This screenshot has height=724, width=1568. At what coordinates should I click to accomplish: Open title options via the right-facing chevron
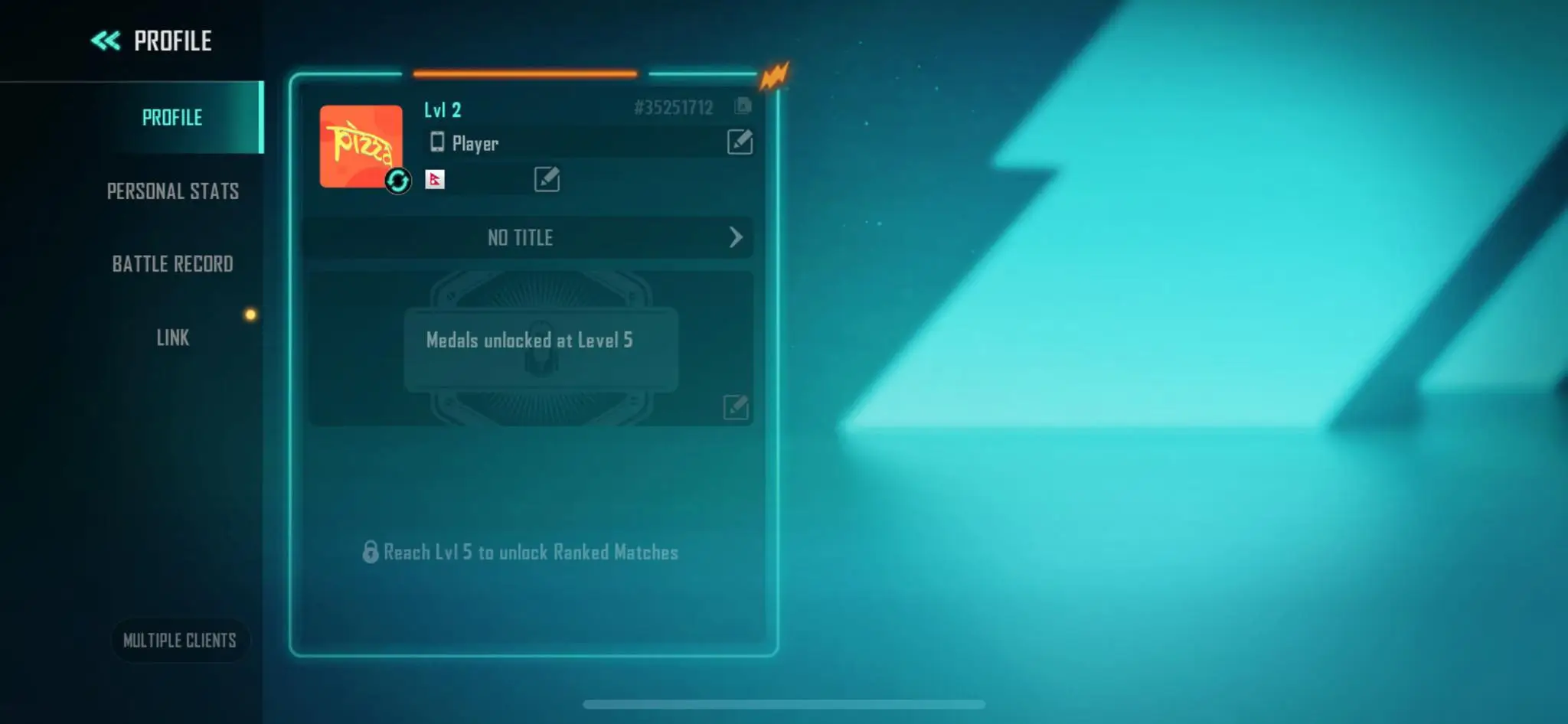pos(737,238)
